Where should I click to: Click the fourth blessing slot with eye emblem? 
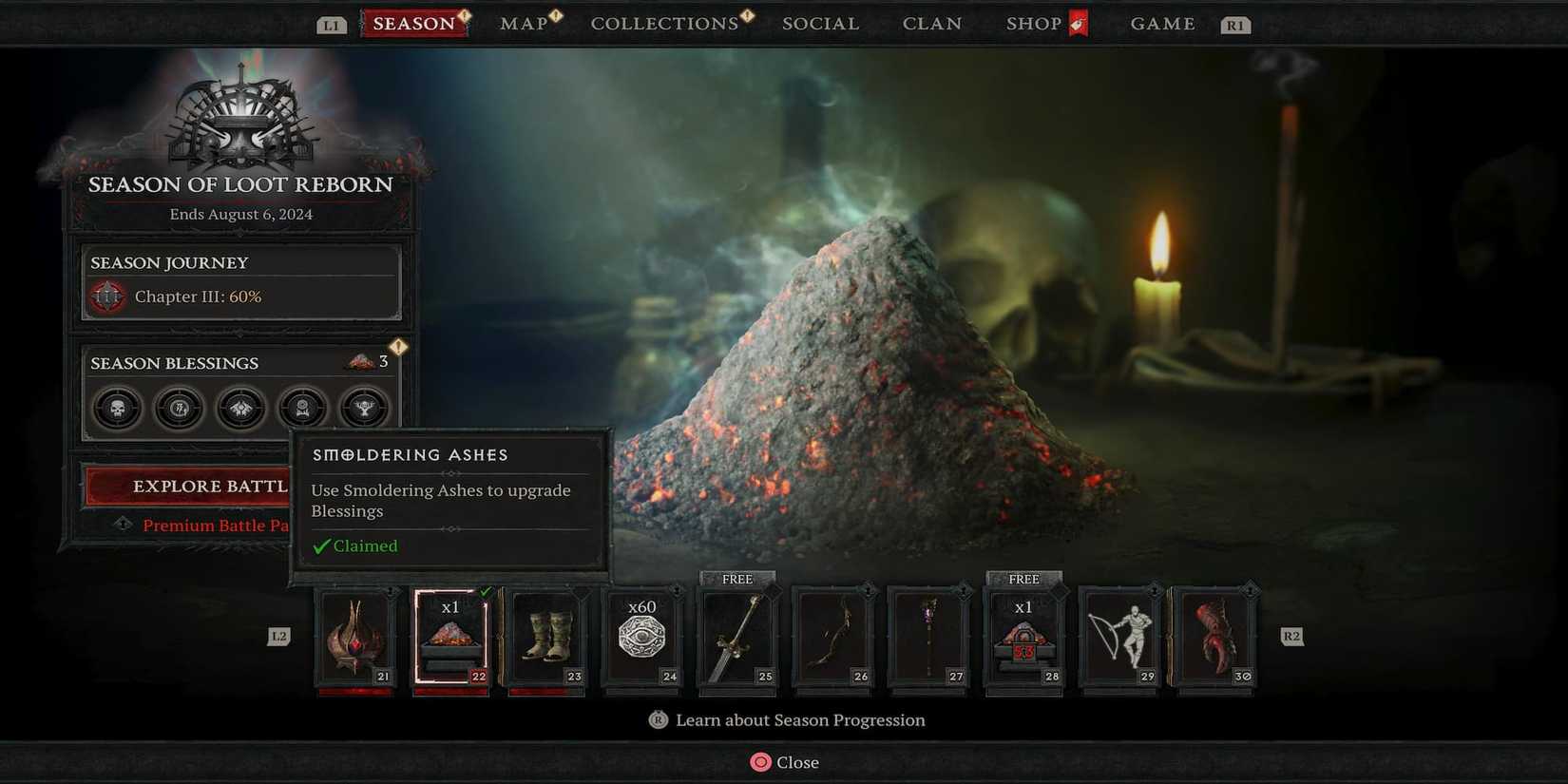pyautogui.click(x=302, y=407)
